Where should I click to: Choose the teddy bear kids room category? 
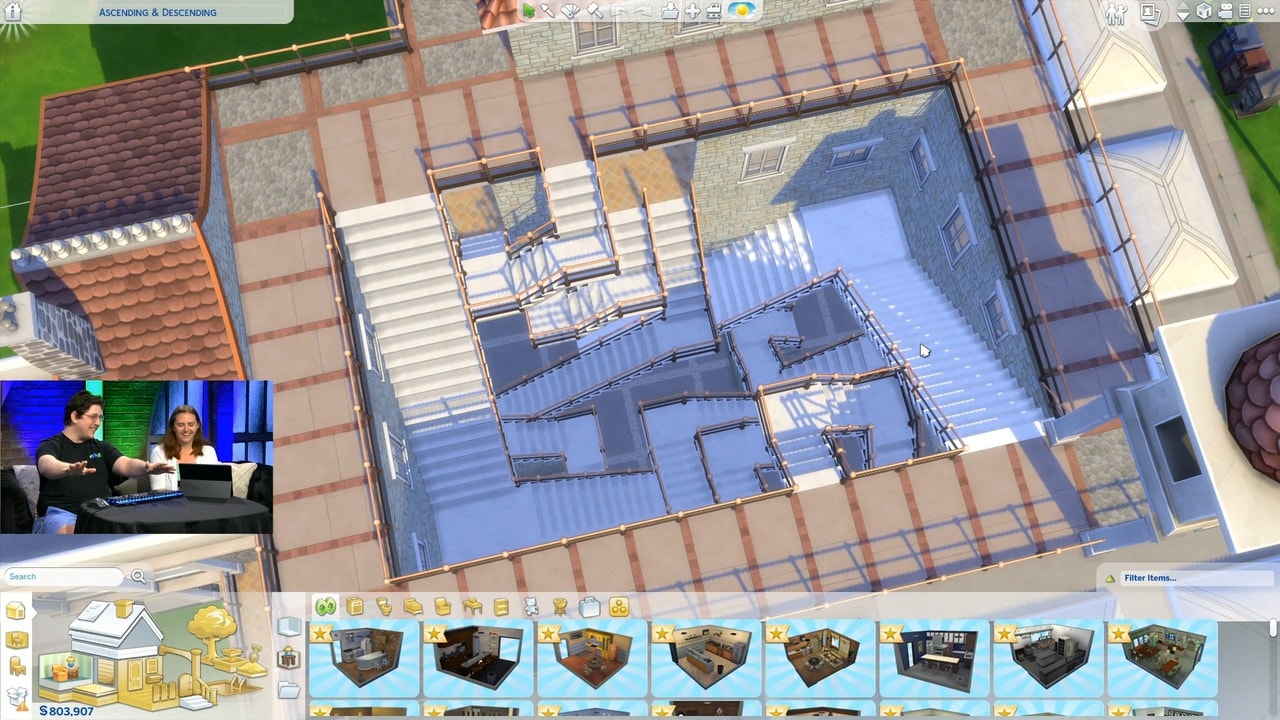531,606
